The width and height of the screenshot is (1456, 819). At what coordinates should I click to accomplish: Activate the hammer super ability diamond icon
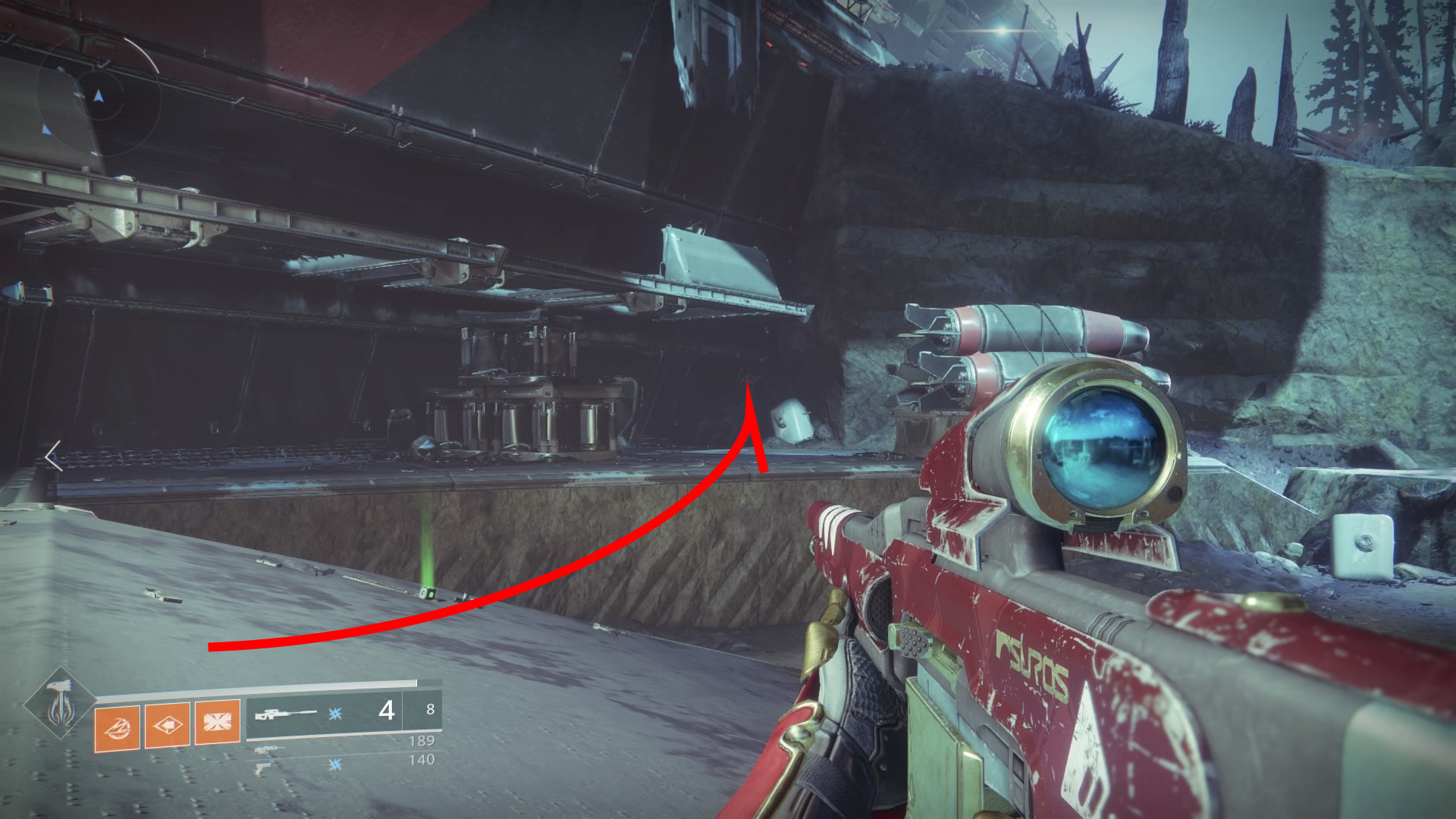pyautogui.click(x=59, y=705)
